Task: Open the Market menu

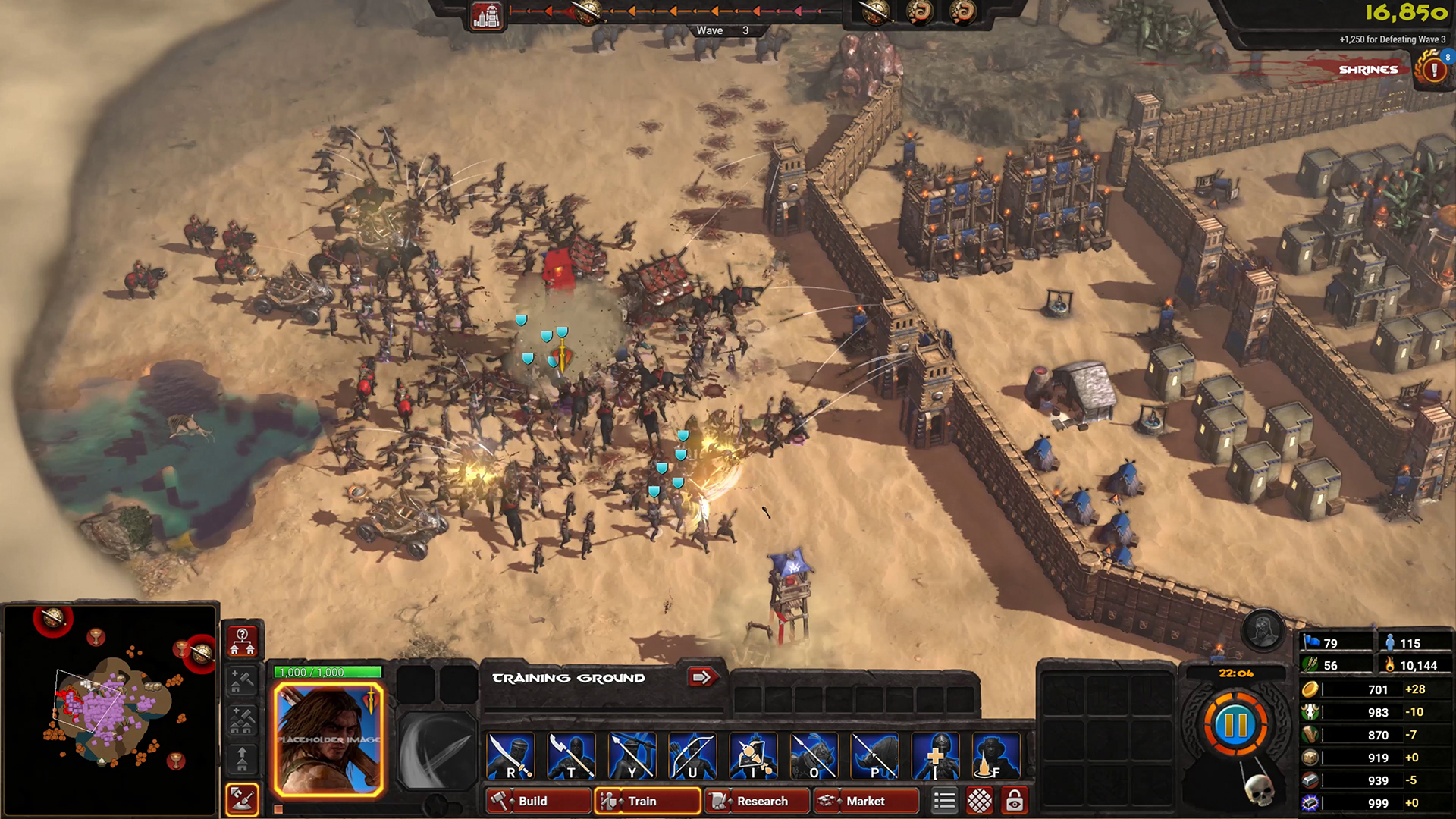Action: click(865, 801)
